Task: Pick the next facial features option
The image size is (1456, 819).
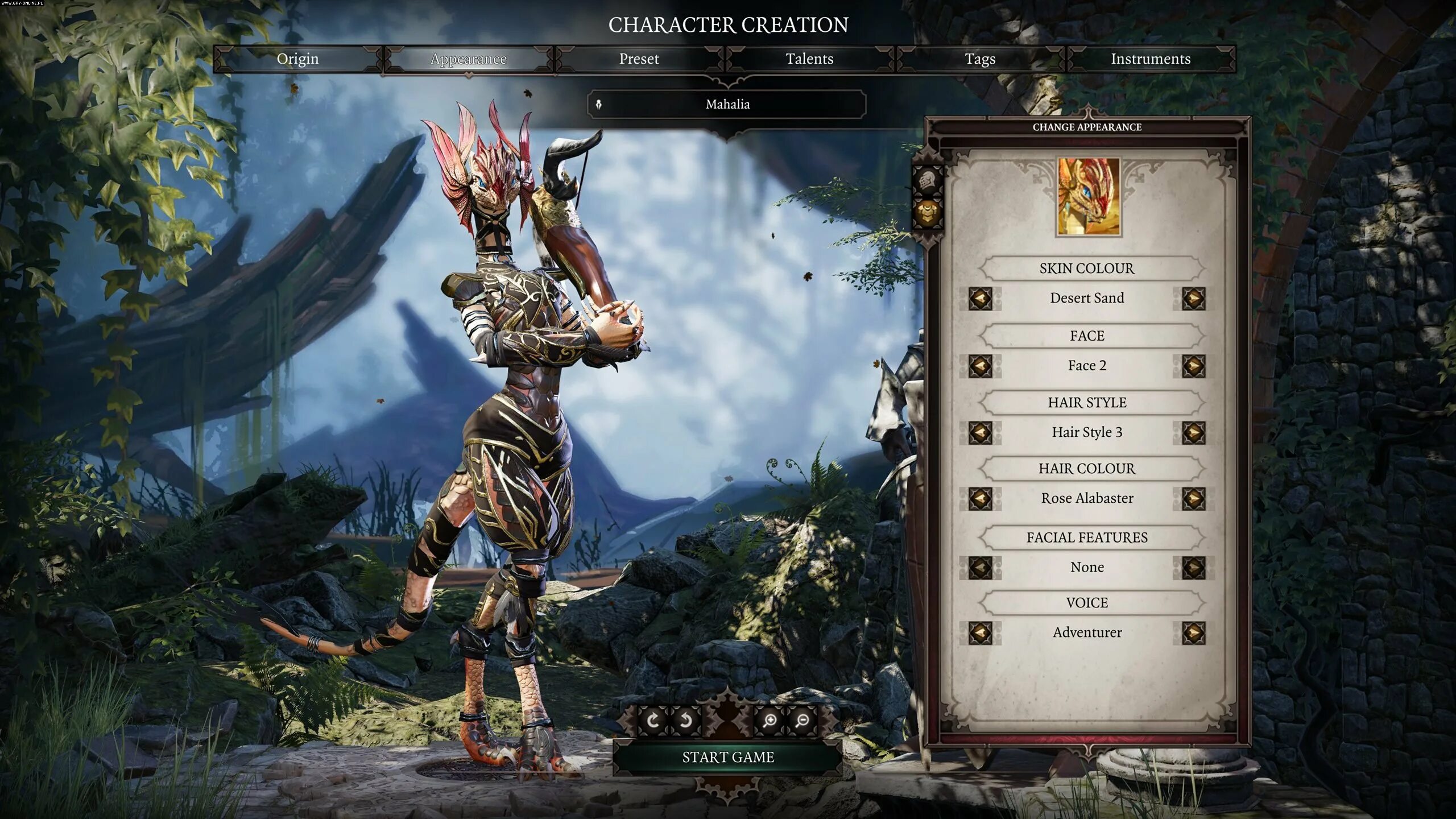Action: click(1193, 567)
